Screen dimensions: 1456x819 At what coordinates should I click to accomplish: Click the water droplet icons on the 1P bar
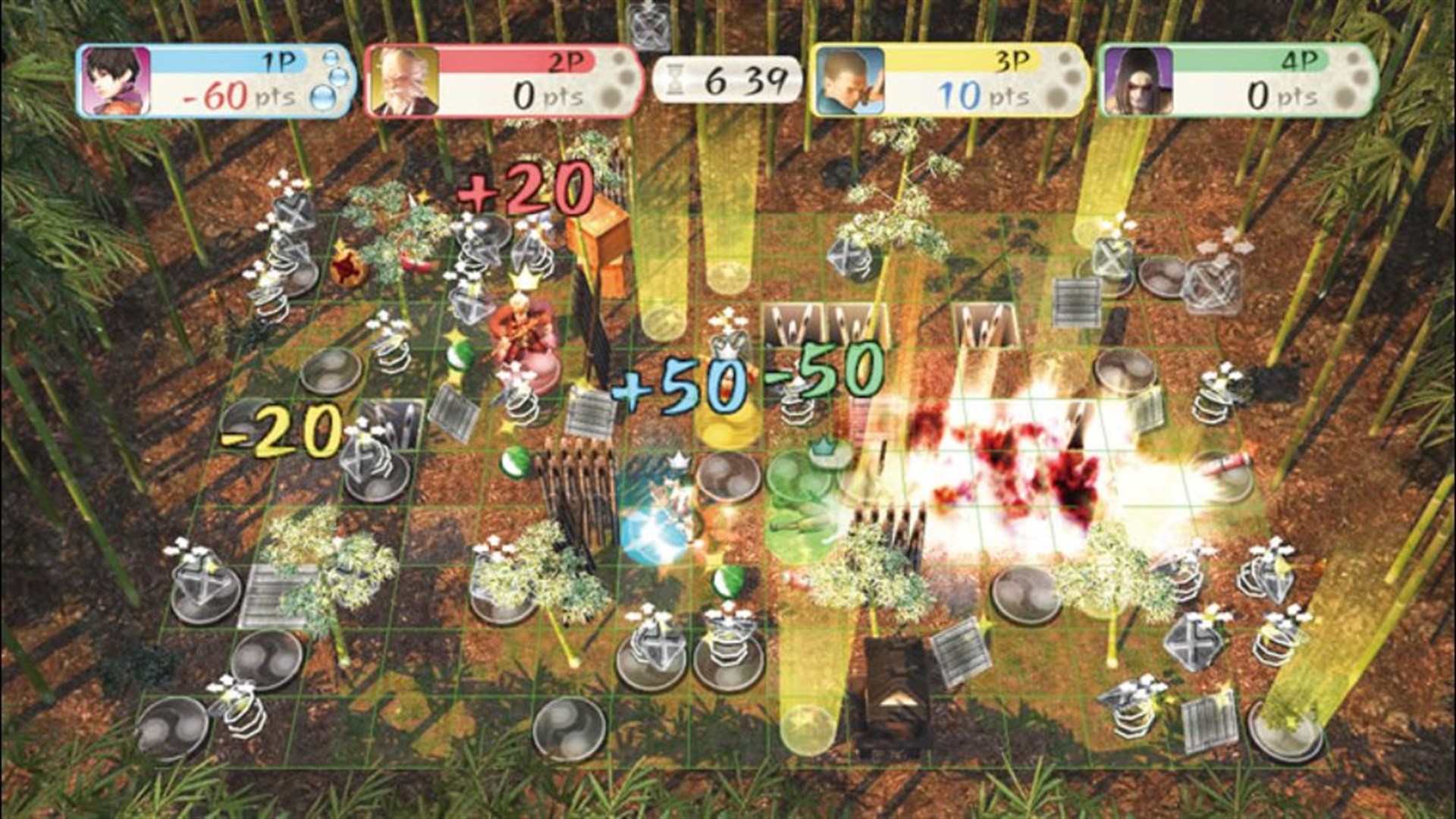(x=331, y=78)
